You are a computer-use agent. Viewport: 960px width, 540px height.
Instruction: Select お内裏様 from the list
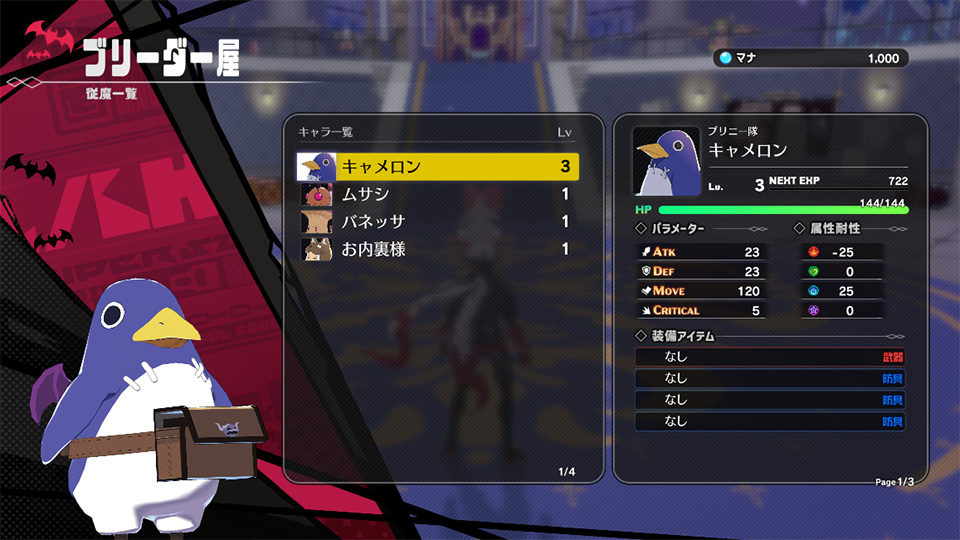pyautogui.click(x=440, y=249)
